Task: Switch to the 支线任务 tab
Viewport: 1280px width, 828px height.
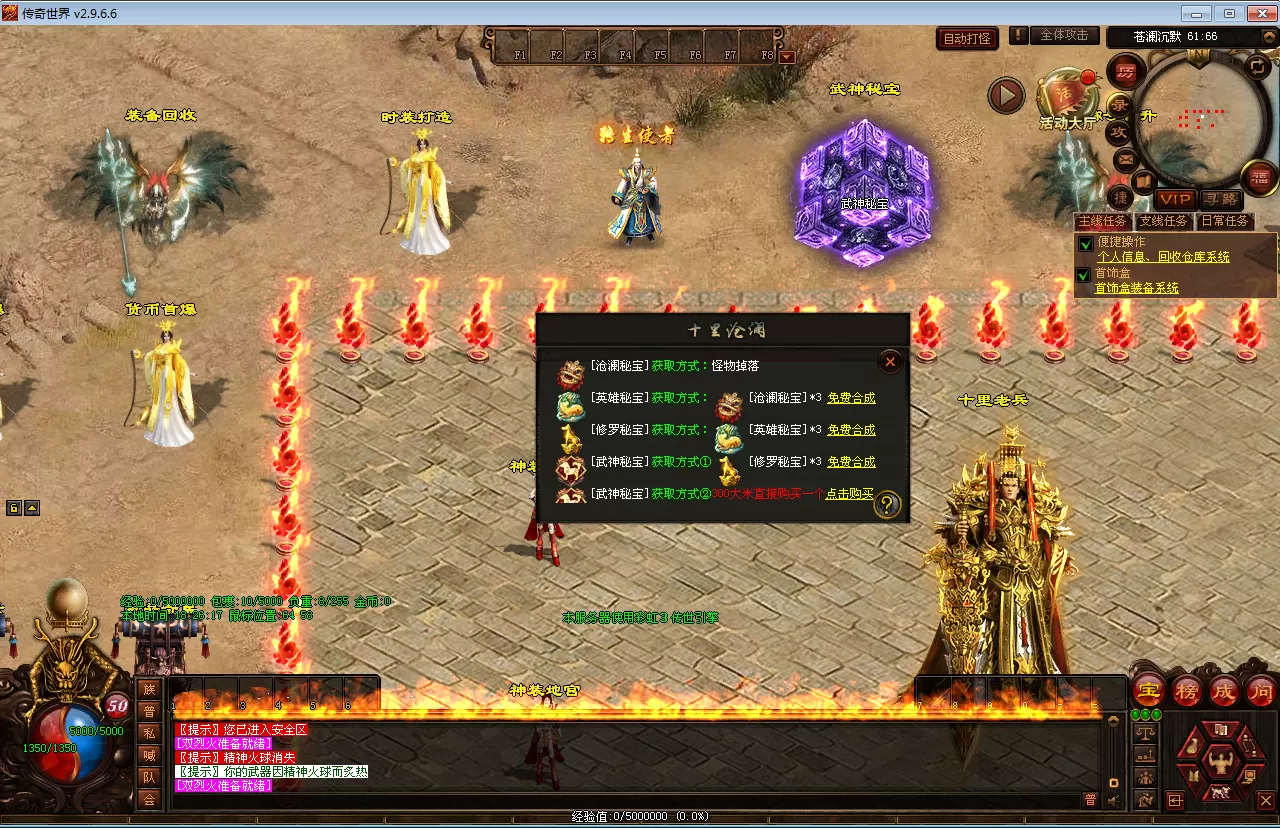Action: click(x=1164, y=221)
